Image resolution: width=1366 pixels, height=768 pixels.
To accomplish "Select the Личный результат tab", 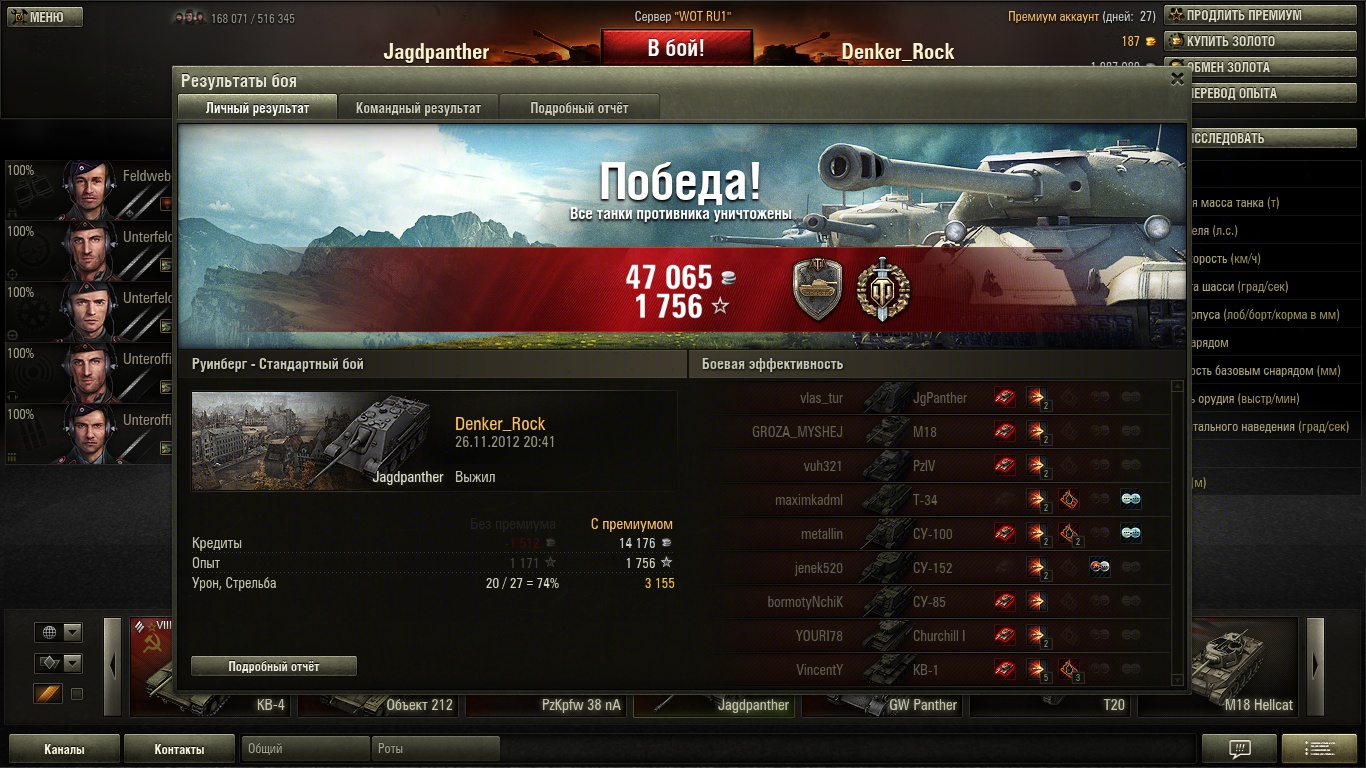I will point(257,108).
